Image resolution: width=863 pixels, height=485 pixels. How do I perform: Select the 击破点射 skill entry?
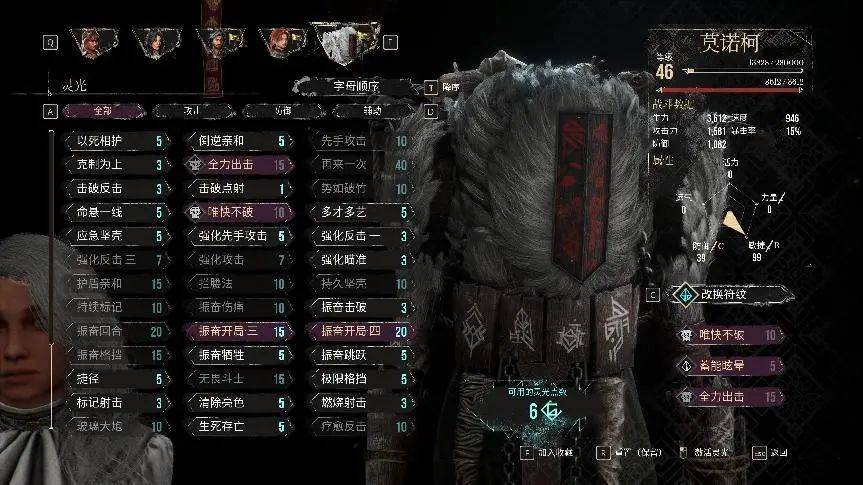click(x=236, y=189)
